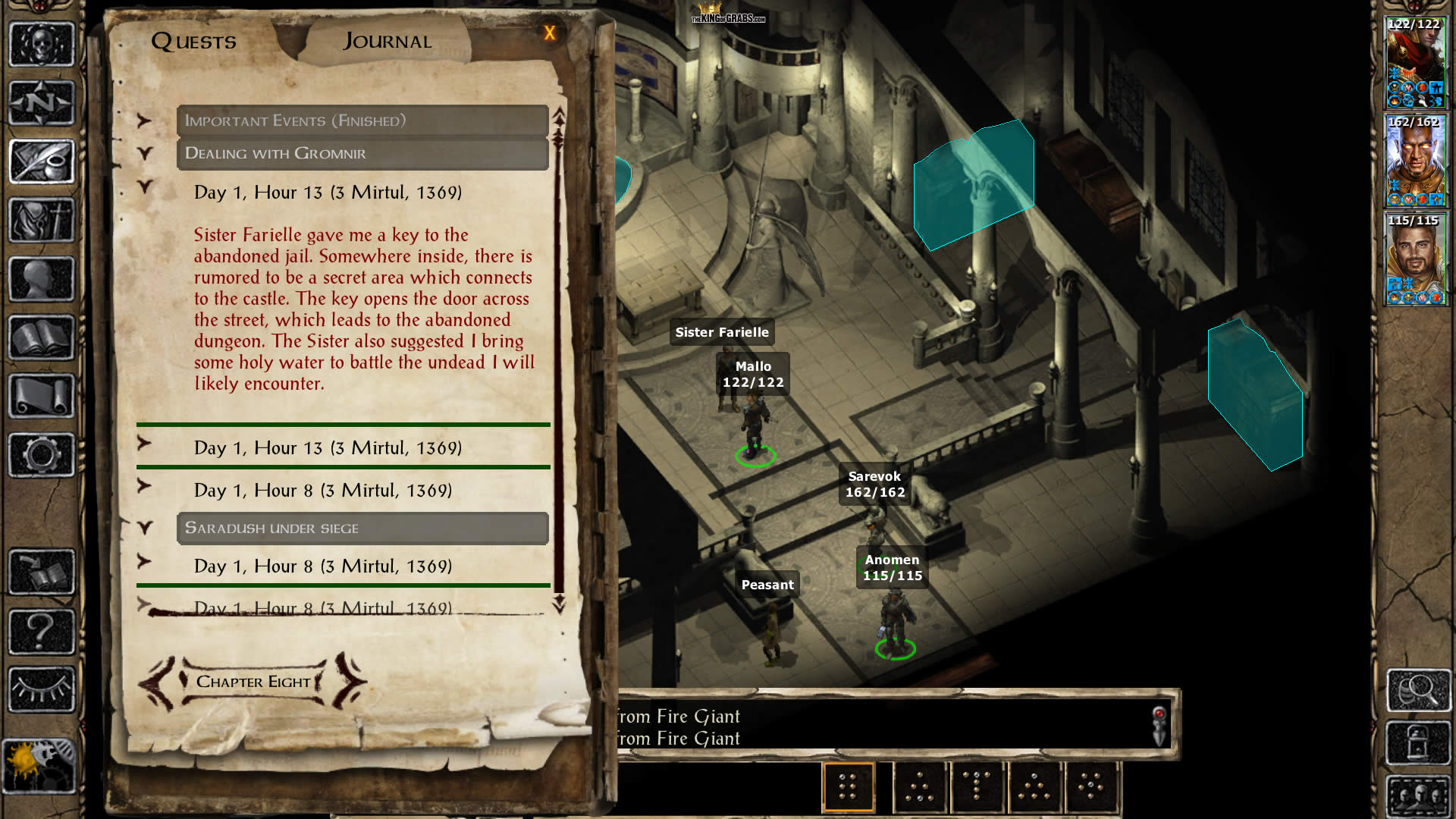Select Sarevok's portrait showing 162/162
Viewport: 1456px width, 819px height.
[x=1415, y=162]
